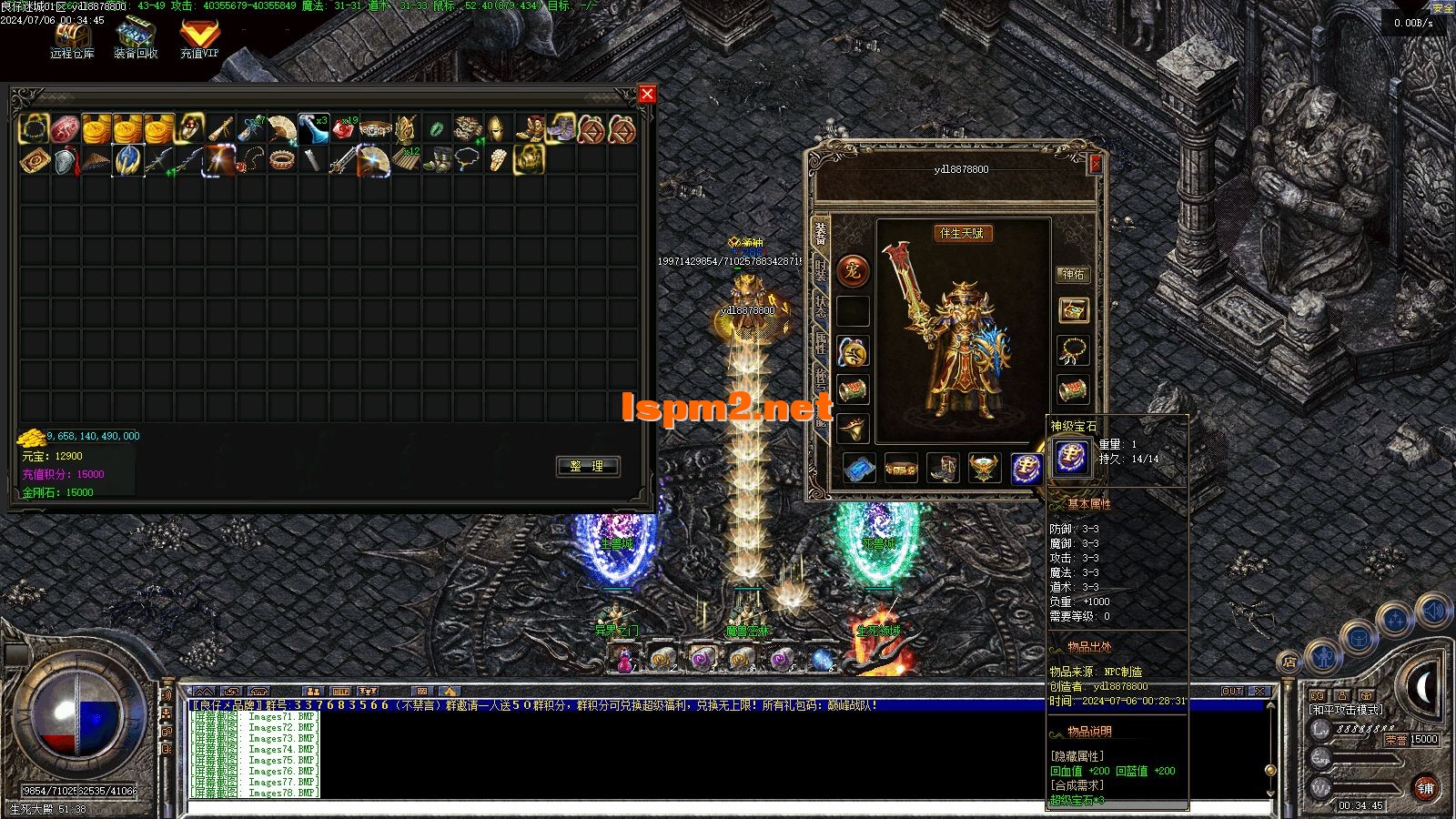The image size is (1456, 819).
Task: Open the 店 shop button
Action: click(x=1289, y=662)
